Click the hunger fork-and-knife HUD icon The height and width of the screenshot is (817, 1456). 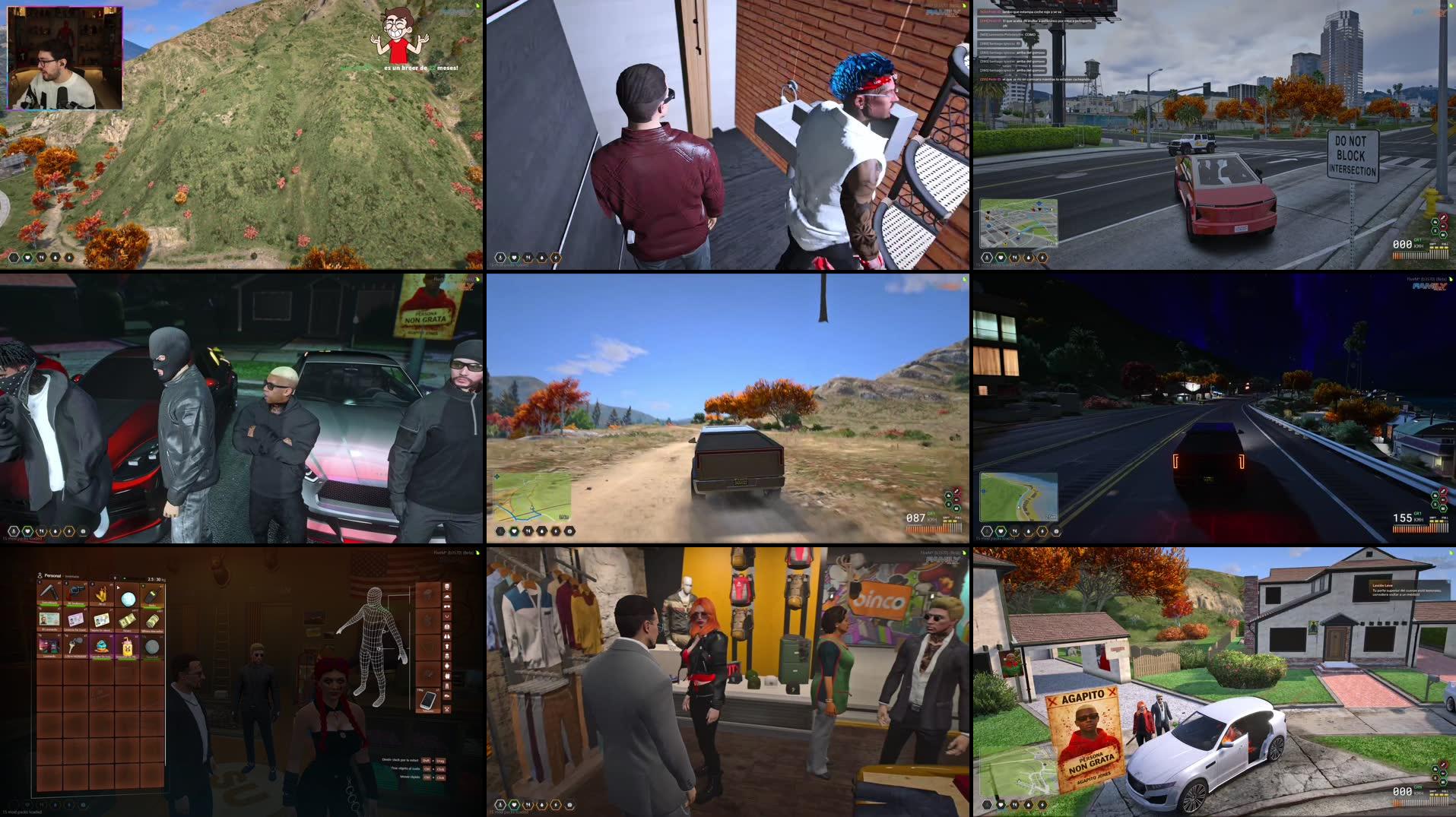[528, 806]
